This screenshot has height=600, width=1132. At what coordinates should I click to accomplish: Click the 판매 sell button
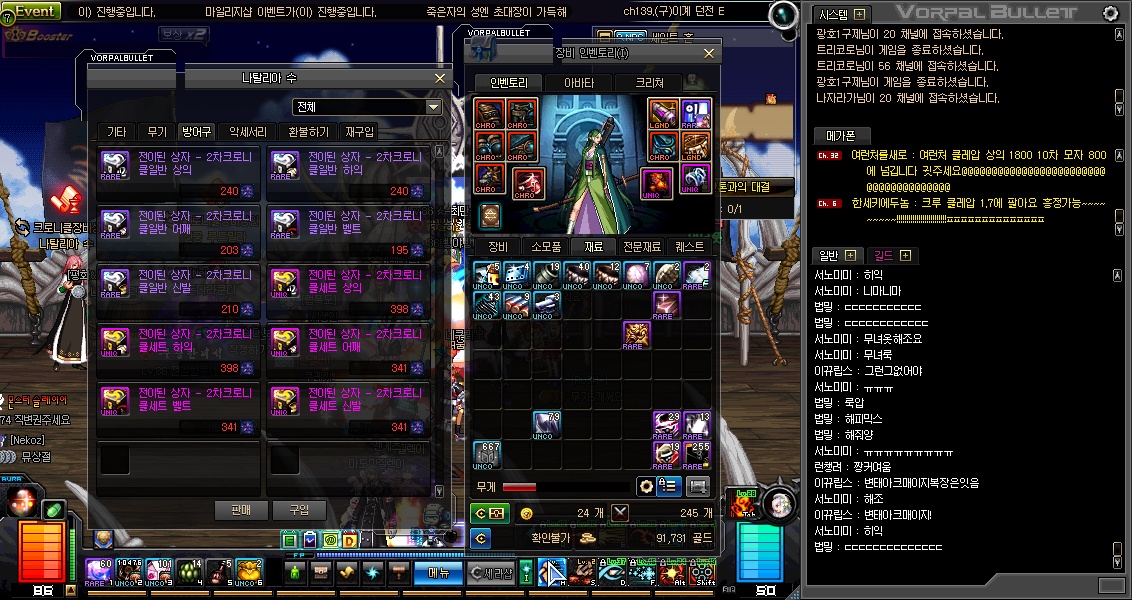point(241,510)
